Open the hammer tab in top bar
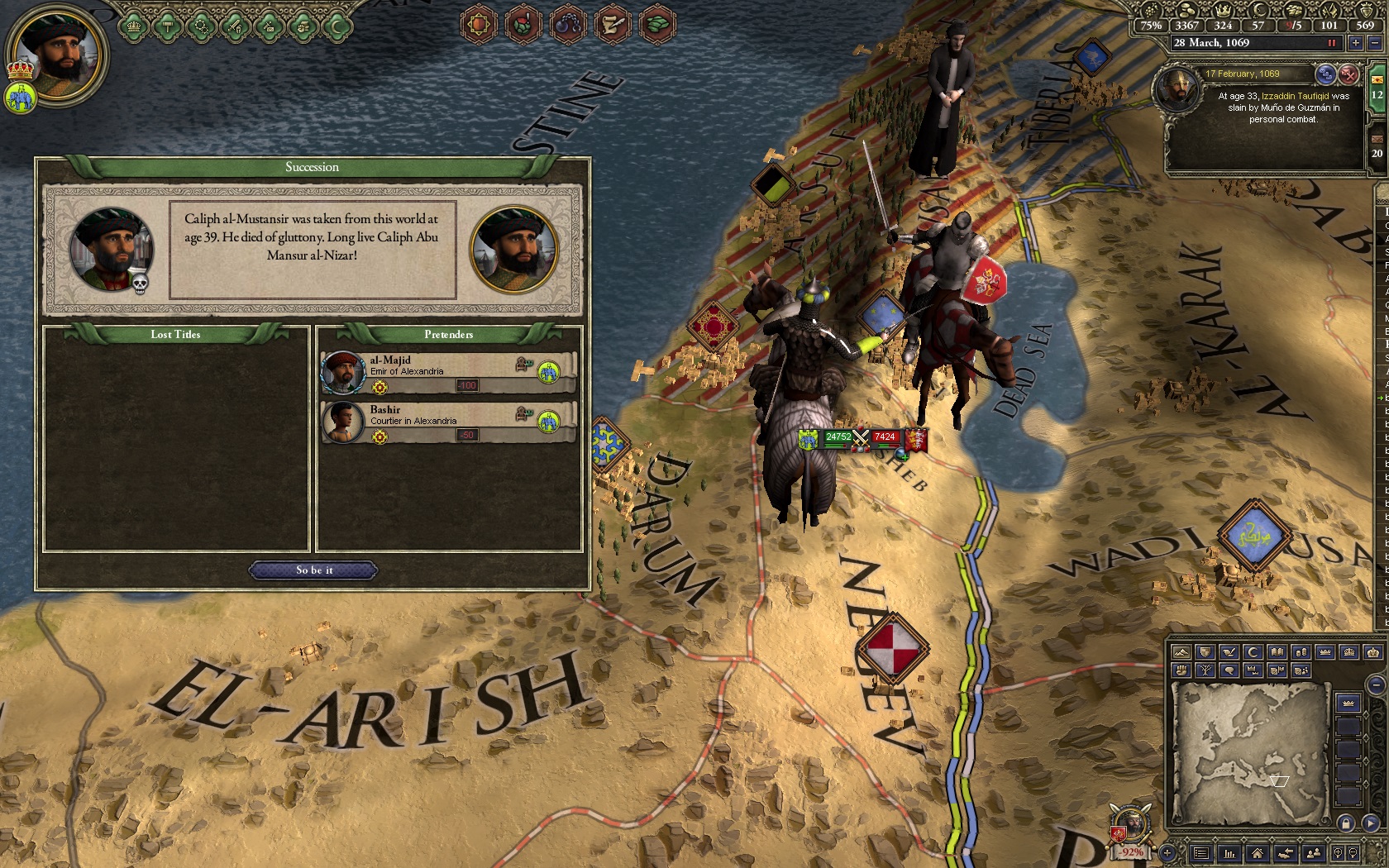 (x=167, y=26)
